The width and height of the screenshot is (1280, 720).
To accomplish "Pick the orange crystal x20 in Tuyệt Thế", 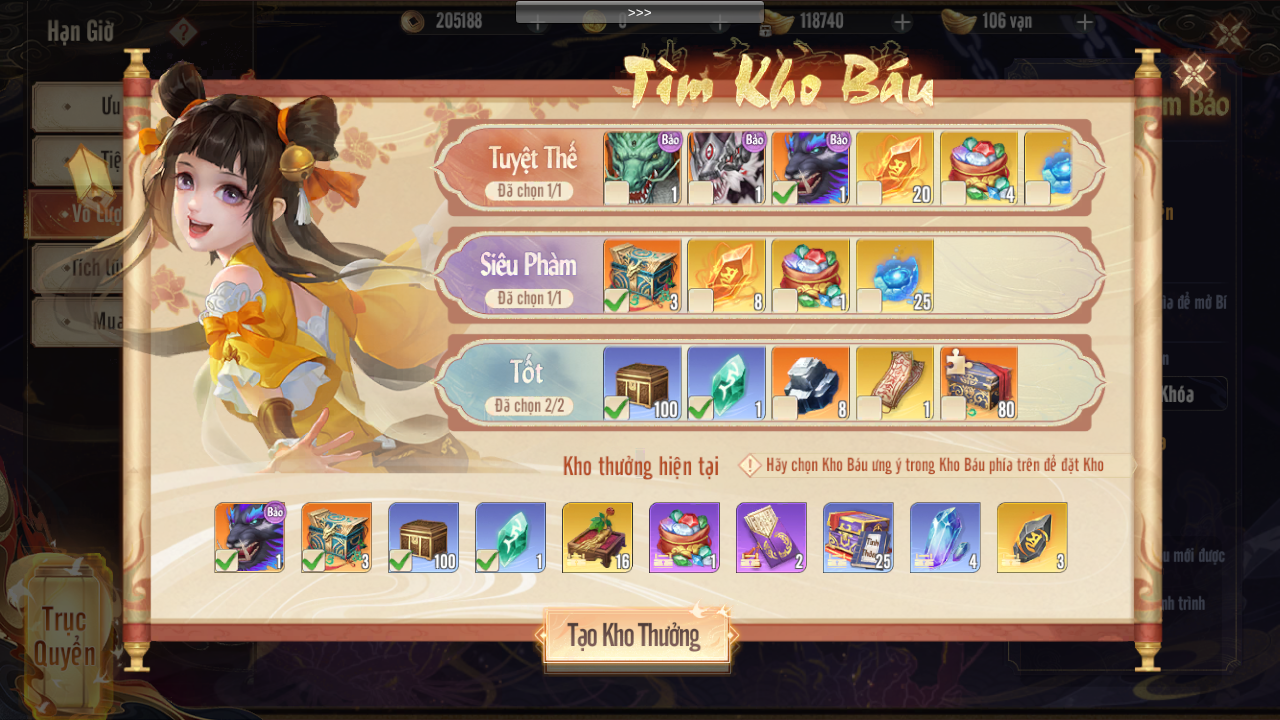I will (894, 168).
